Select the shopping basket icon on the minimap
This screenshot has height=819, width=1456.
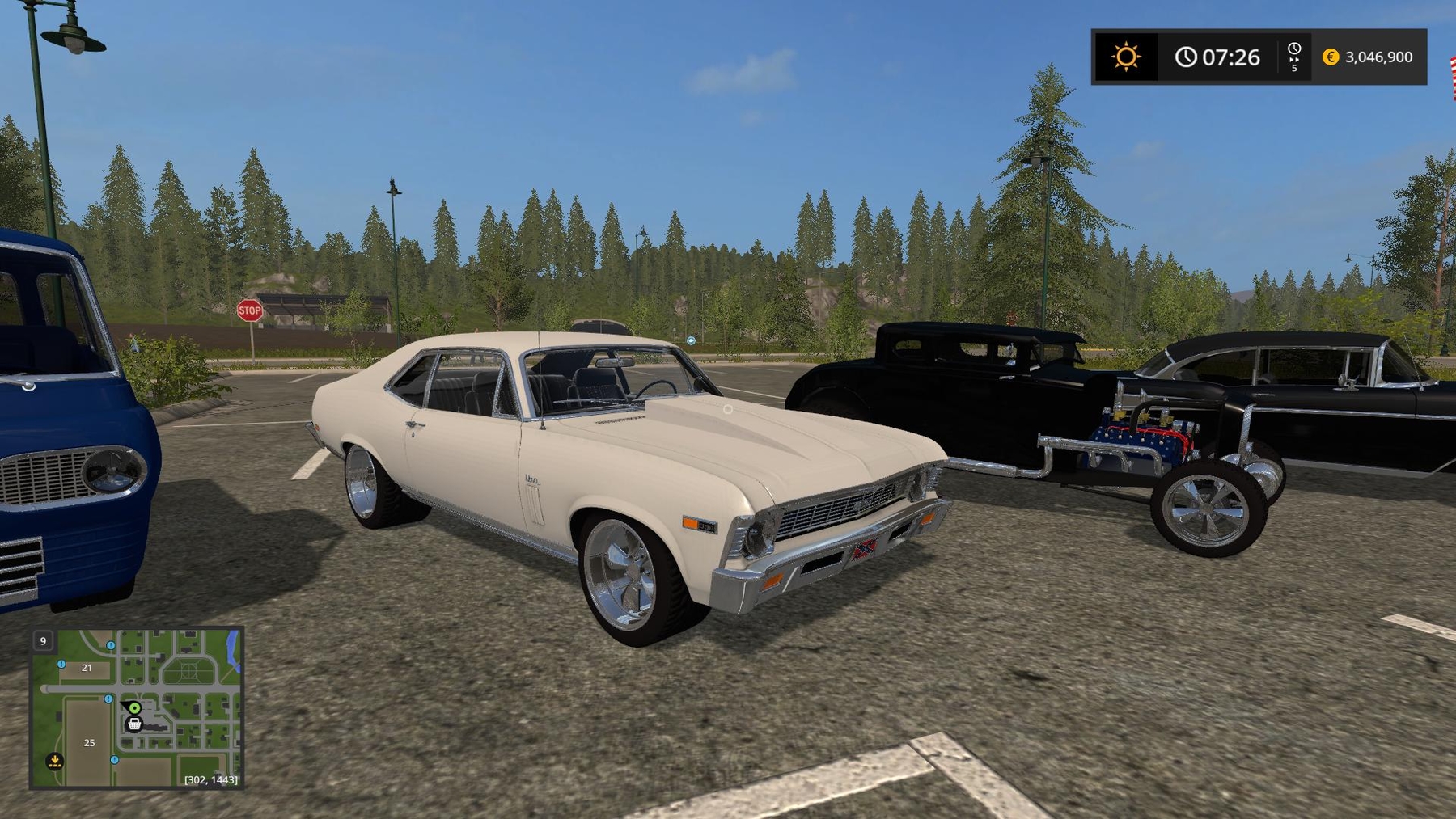[134, 725]
